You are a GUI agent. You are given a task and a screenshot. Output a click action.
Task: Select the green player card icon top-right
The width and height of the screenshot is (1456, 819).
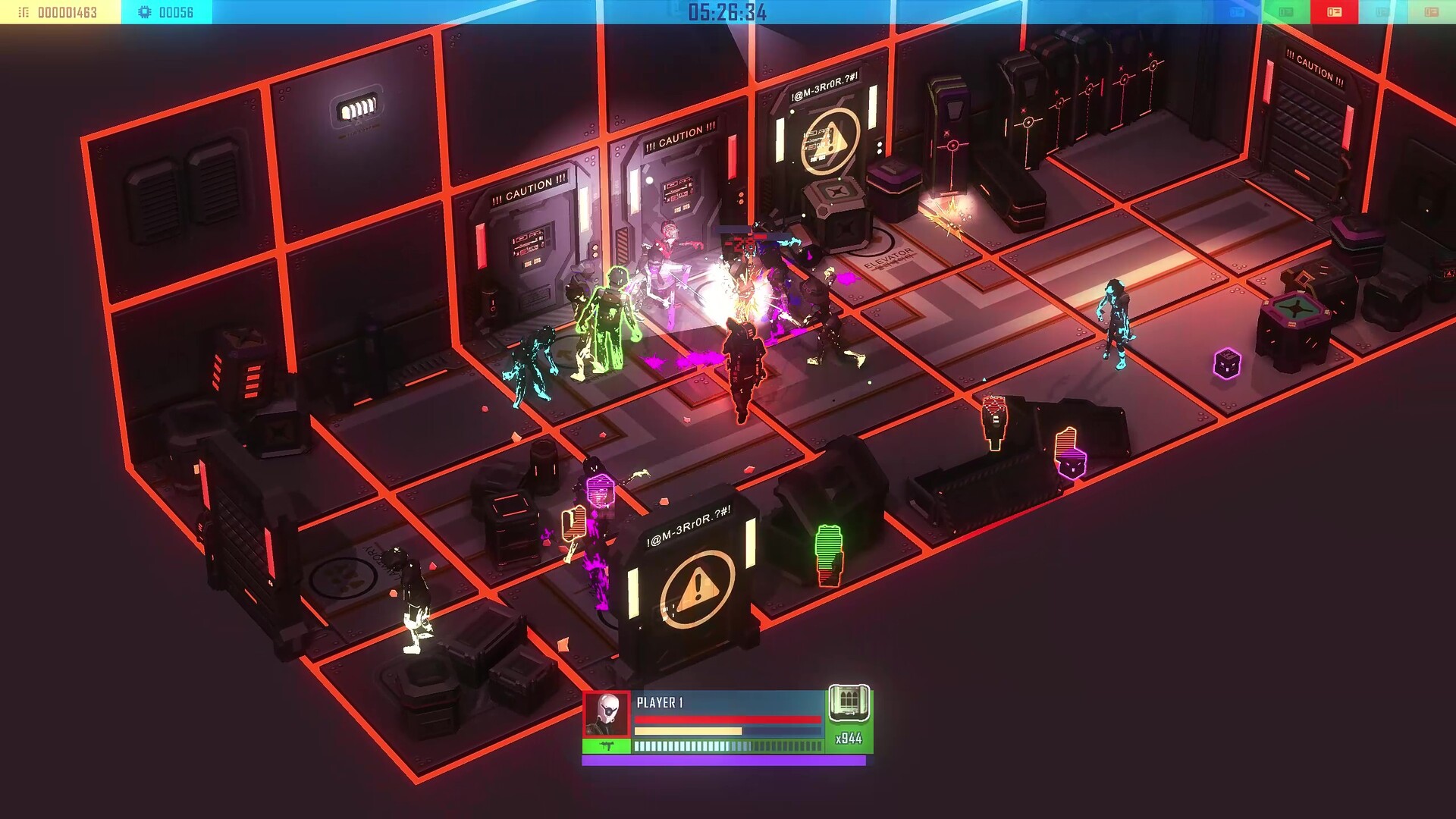point(1287,12)
